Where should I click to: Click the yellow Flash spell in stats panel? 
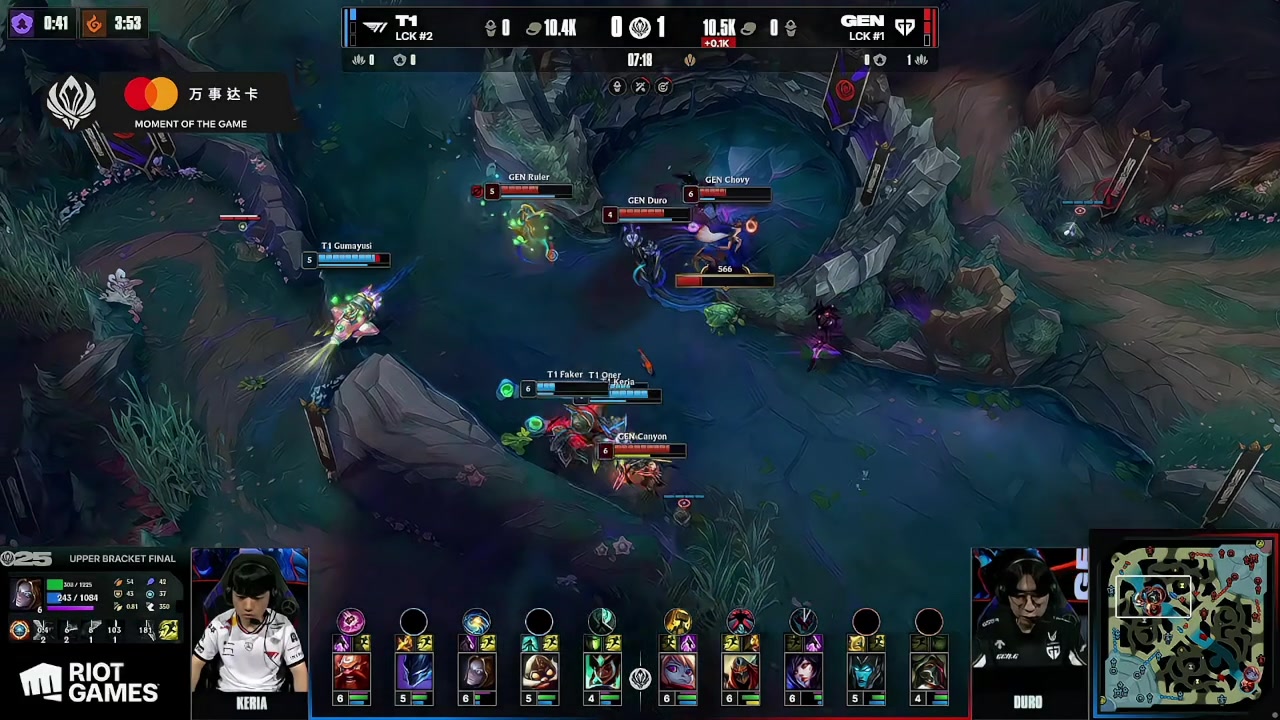[169, 629]
